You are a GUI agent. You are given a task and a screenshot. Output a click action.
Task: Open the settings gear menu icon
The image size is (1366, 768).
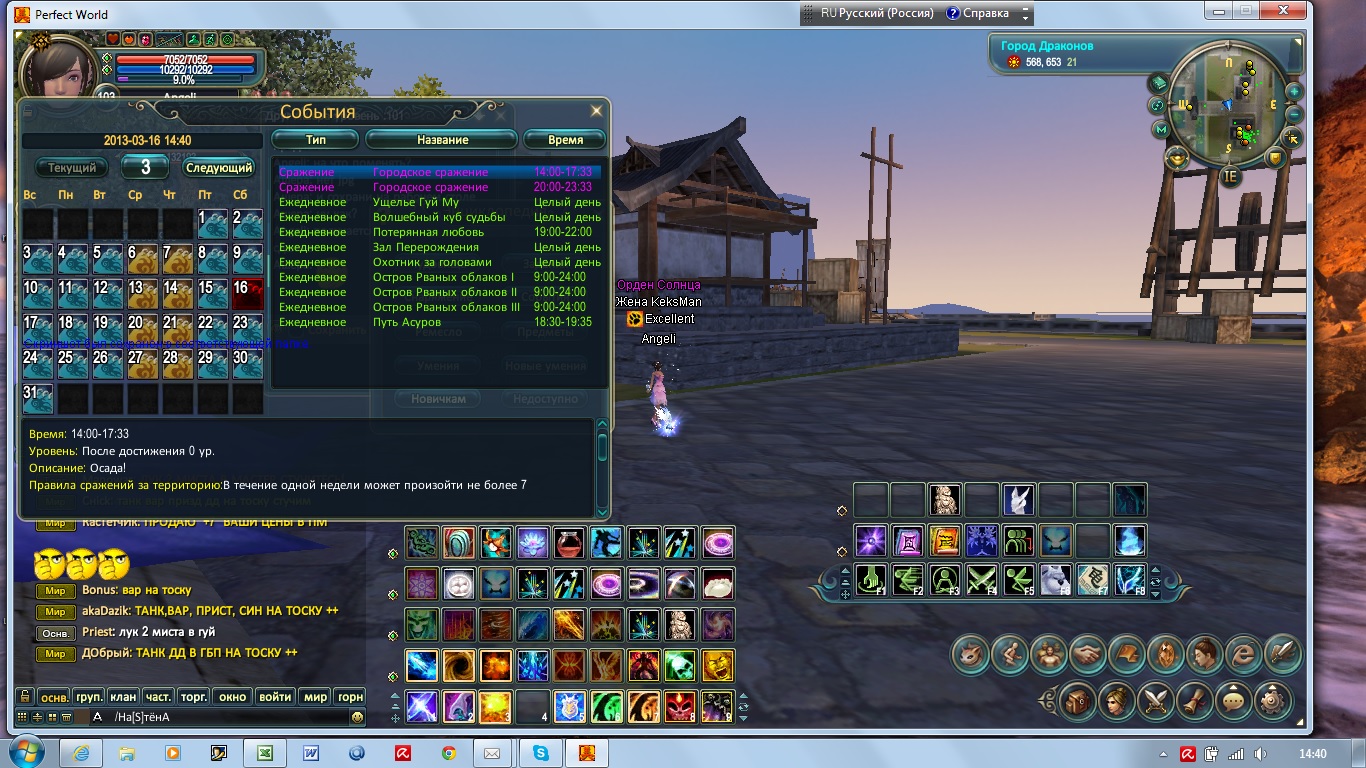tap(1272, 699)
